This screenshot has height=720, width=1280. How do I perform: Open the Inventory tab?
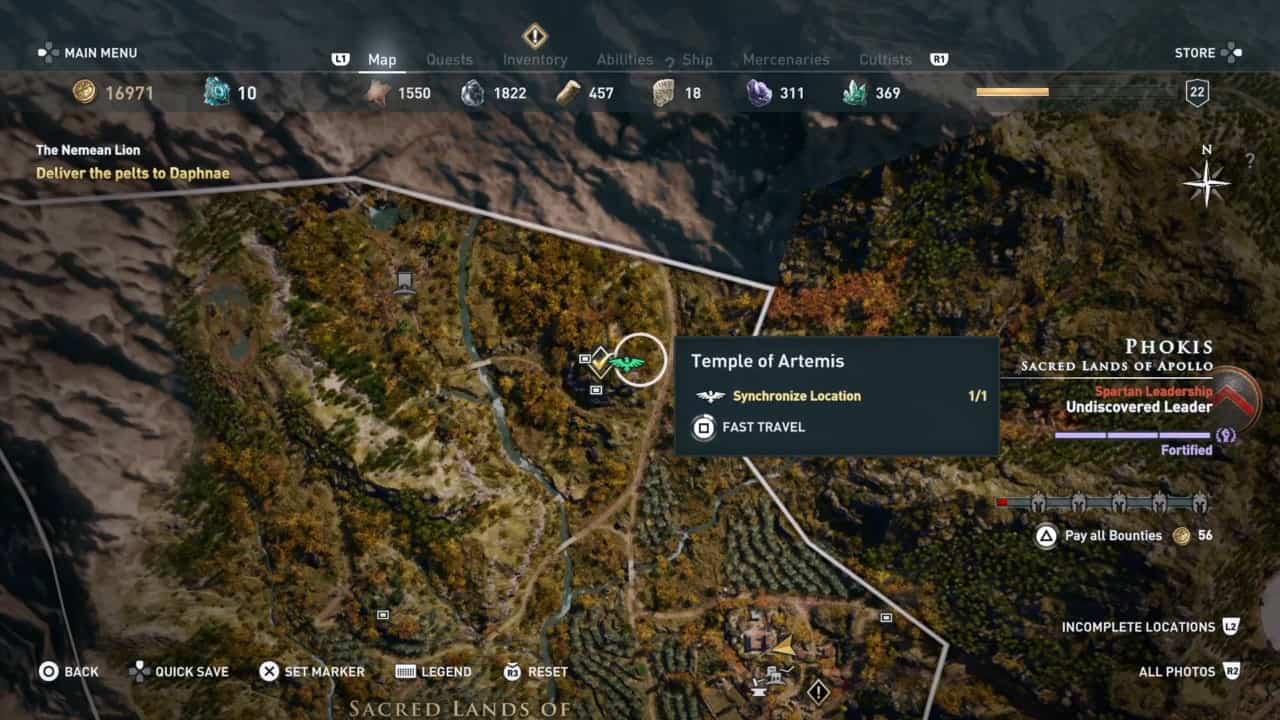point(535,60)
